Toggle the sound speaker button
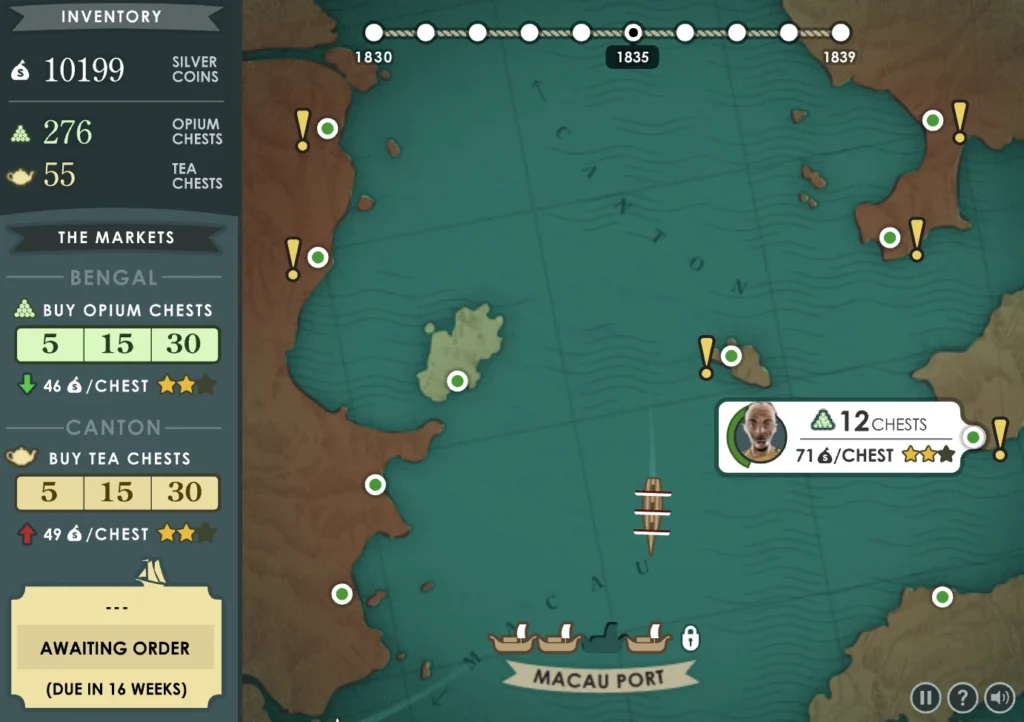This screenshot has width=1024, height=722. 997,697
